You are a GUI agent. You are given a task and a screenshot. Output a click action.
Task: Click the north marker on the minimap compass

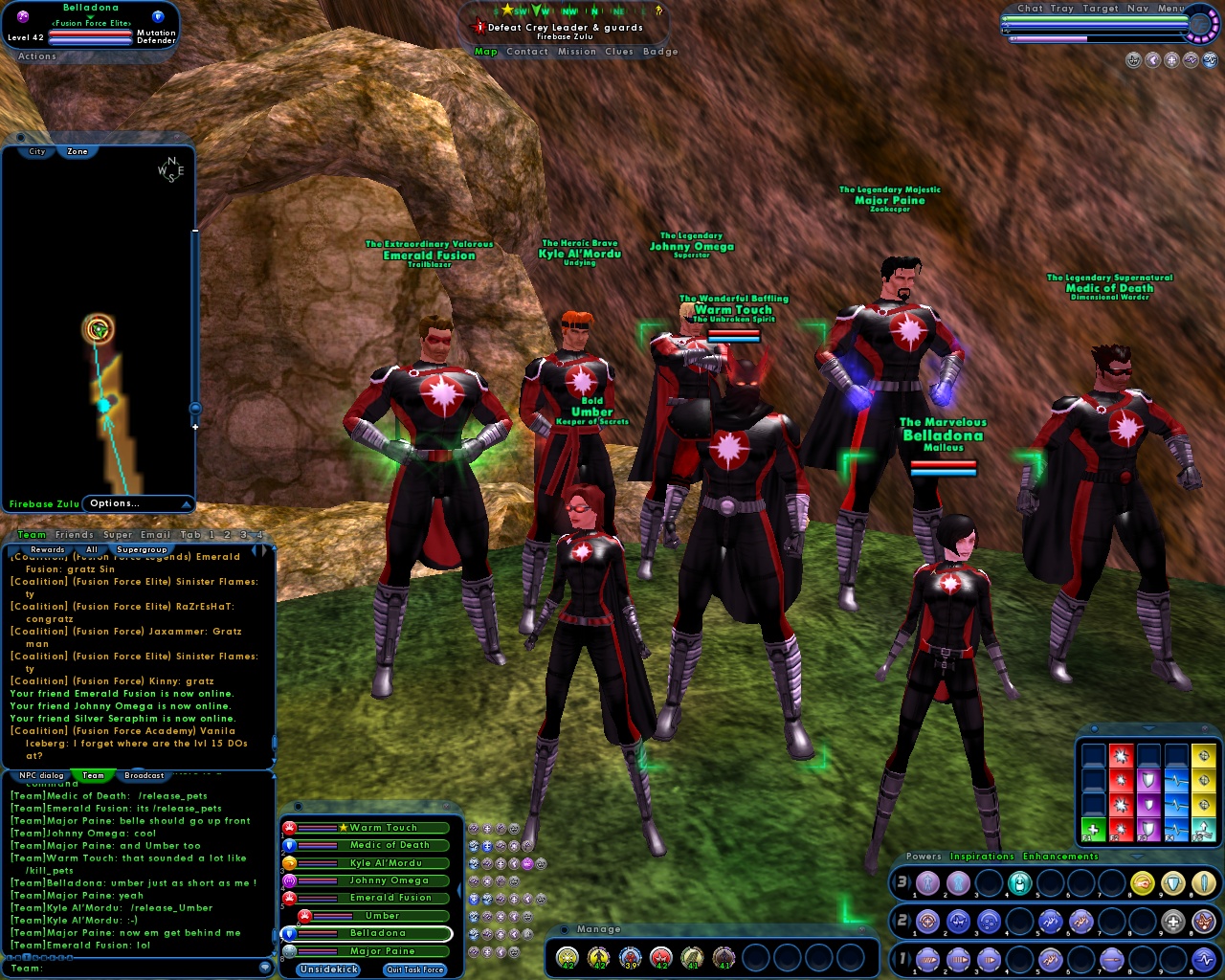click(x=172, y=161)
